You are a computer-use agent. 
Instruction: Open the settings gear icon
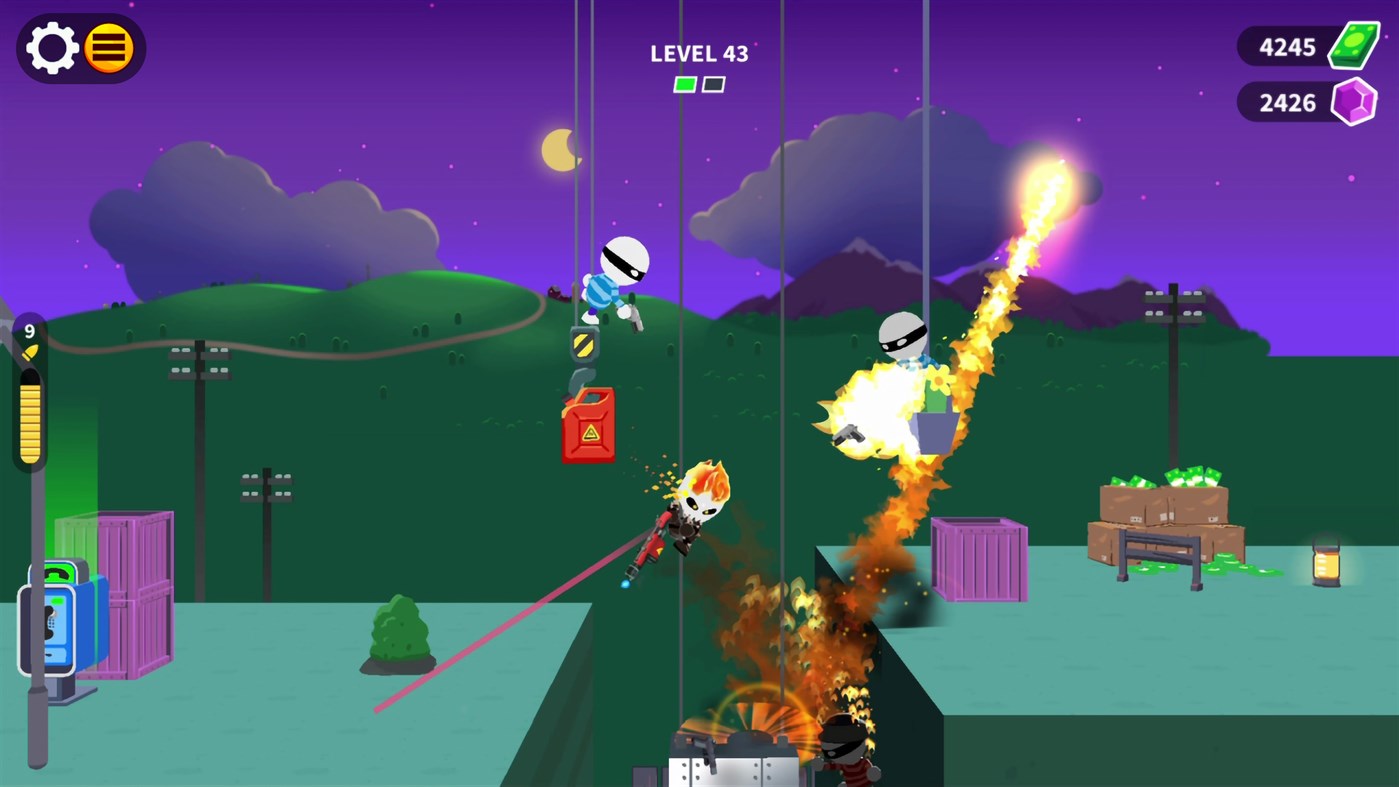(53, 47)
